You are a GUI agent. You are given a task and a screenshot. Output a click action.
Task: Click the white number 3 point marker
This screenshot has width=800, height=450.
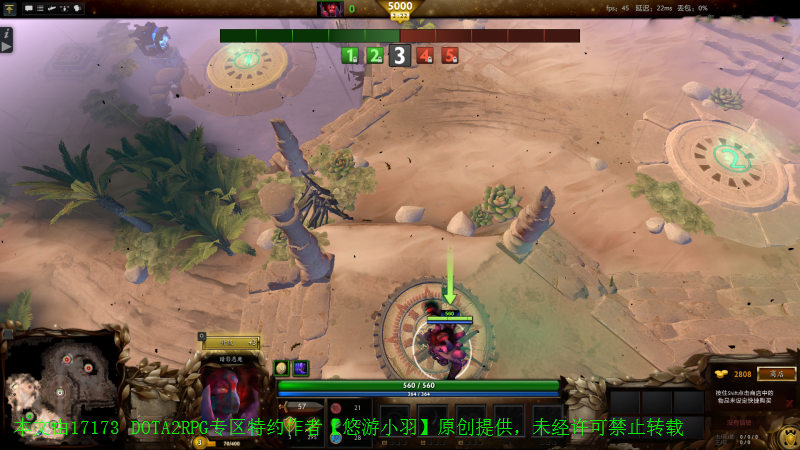400,56
